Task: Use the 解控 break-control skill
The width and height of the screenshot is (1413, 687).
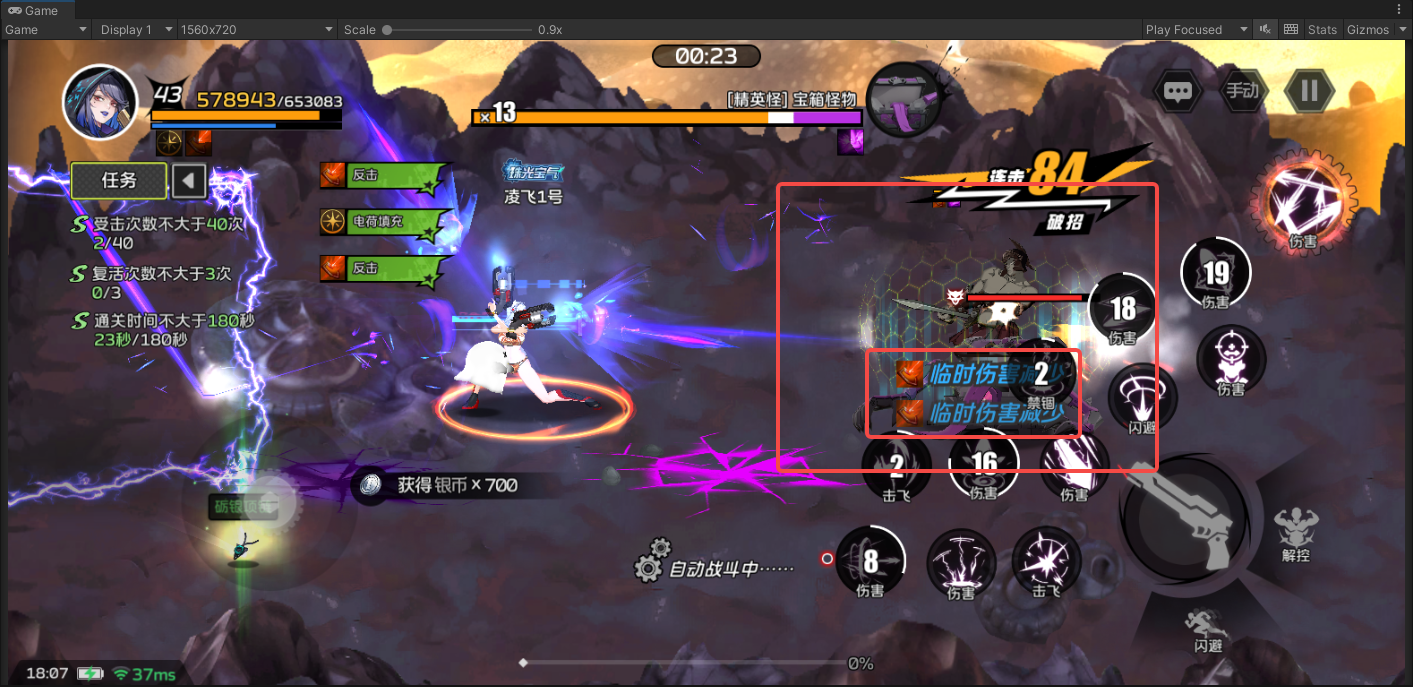Action: [x=1295, y=530]
